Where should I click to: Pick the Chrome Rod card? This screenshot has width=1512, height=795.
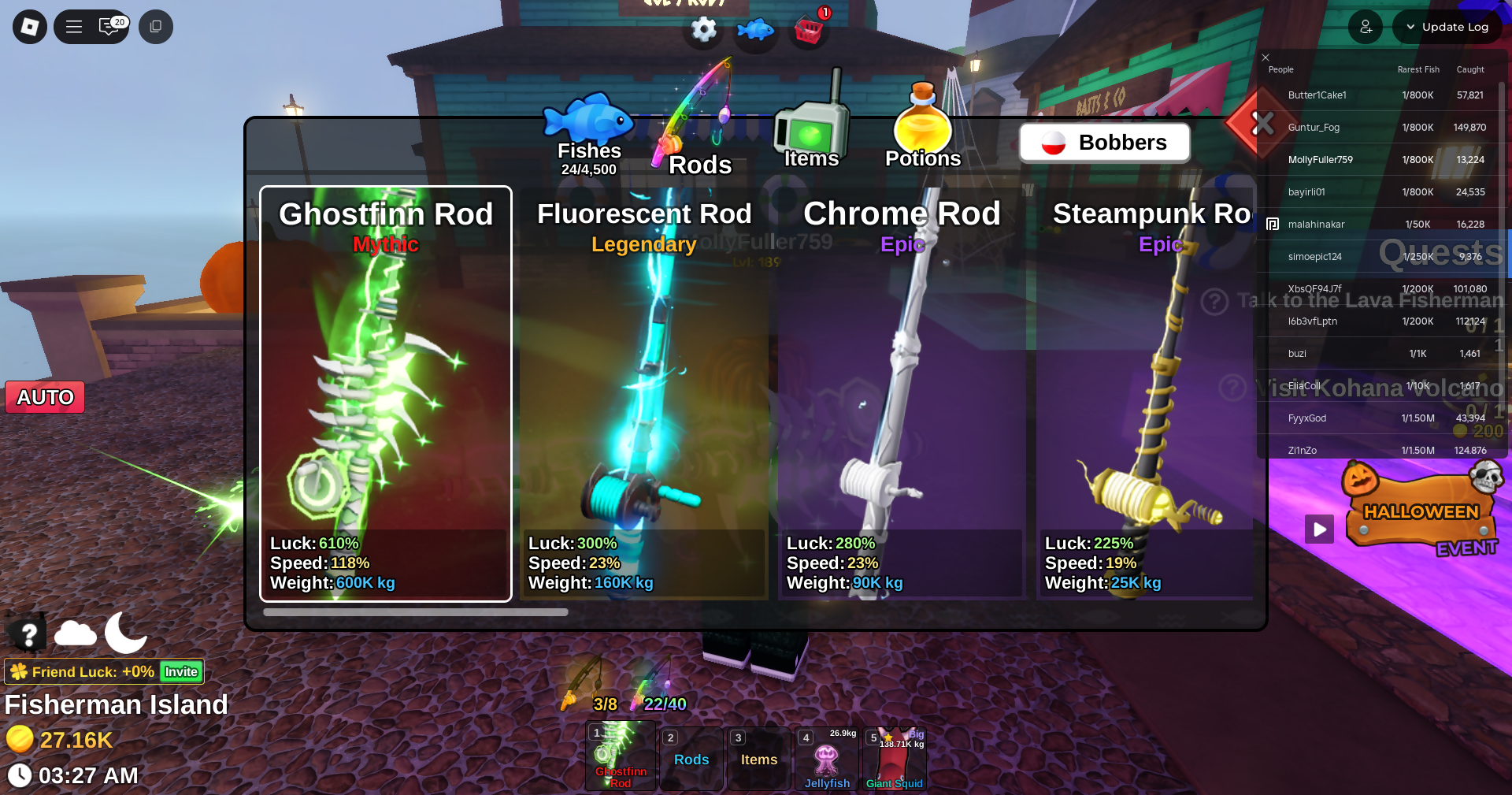point(902,394)
